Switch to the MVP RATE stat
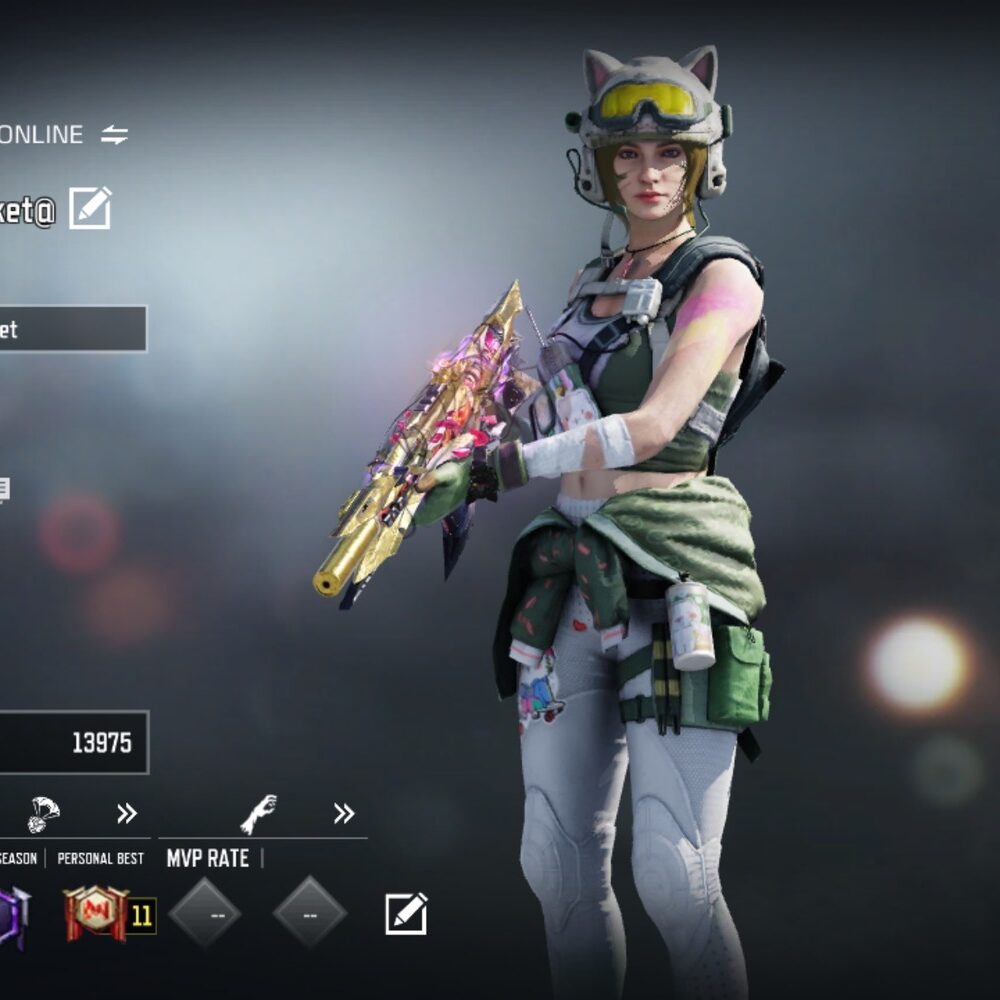 point(207,858)
